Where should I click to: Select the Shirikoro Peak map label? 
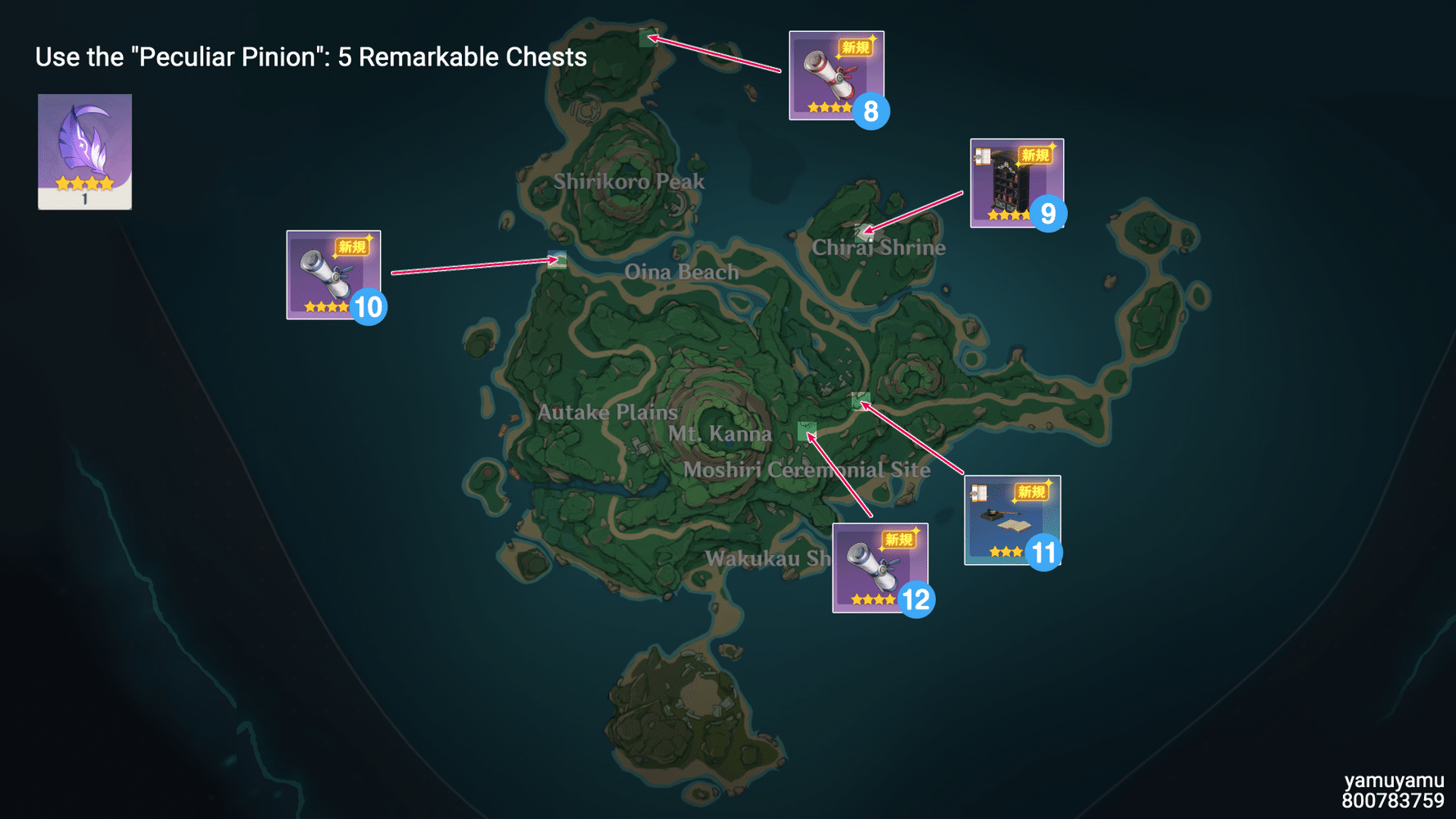[x=630, y=182]
